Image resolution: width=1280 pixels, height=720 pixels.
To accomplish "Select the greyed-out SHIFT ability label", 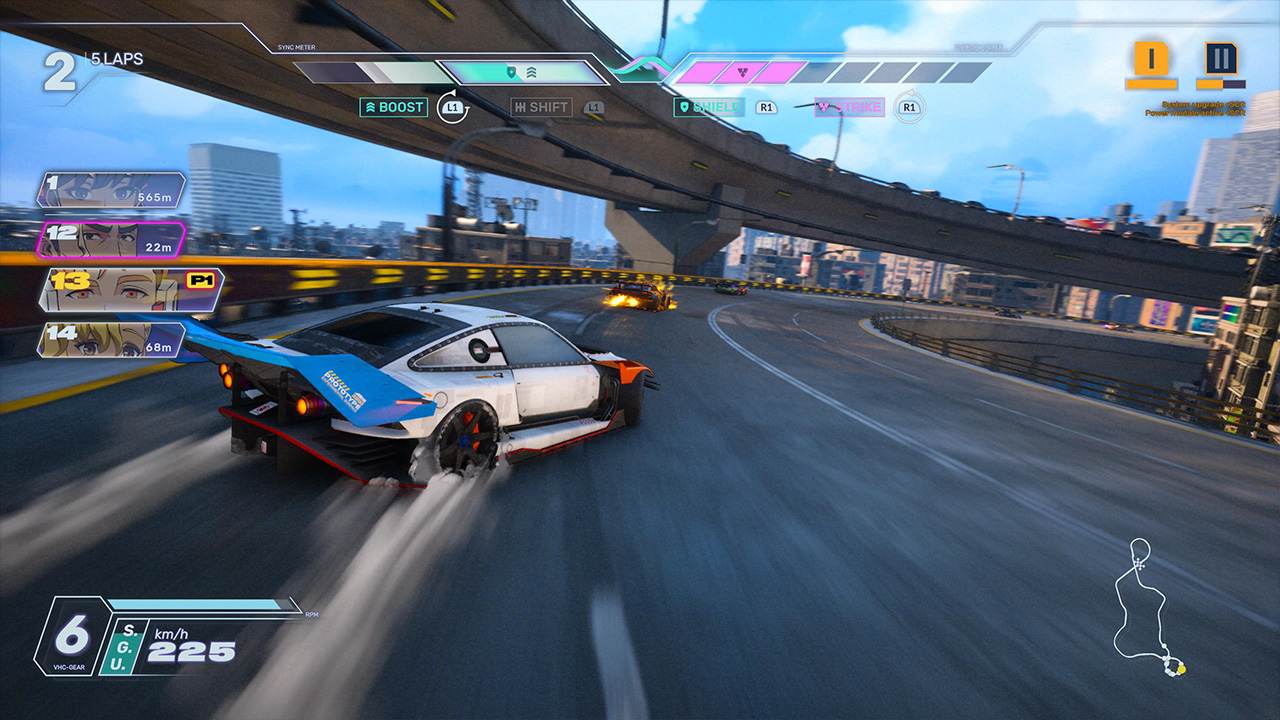I will pyautogui.click(x=541, y=107).
